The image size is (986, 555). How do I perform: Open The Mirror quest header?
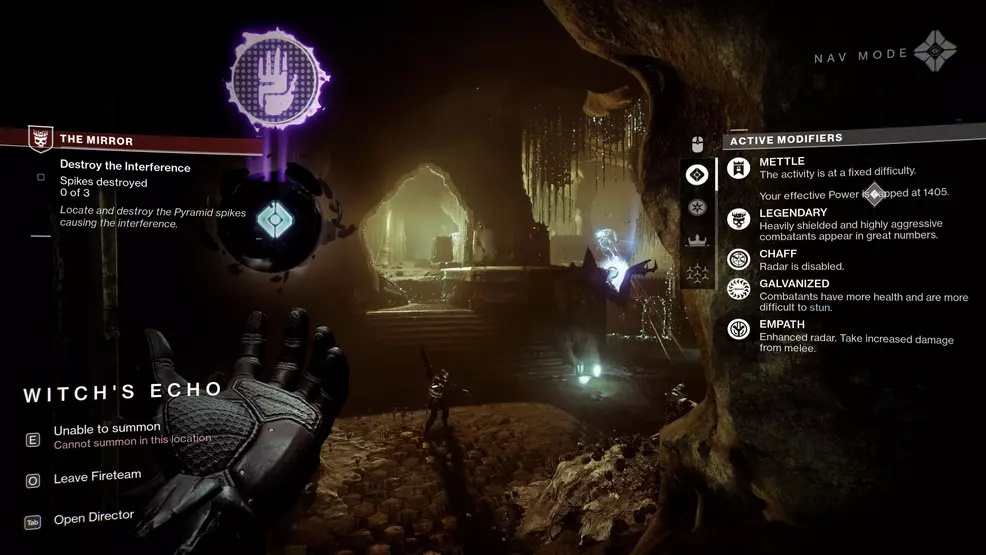pos(96,141)
